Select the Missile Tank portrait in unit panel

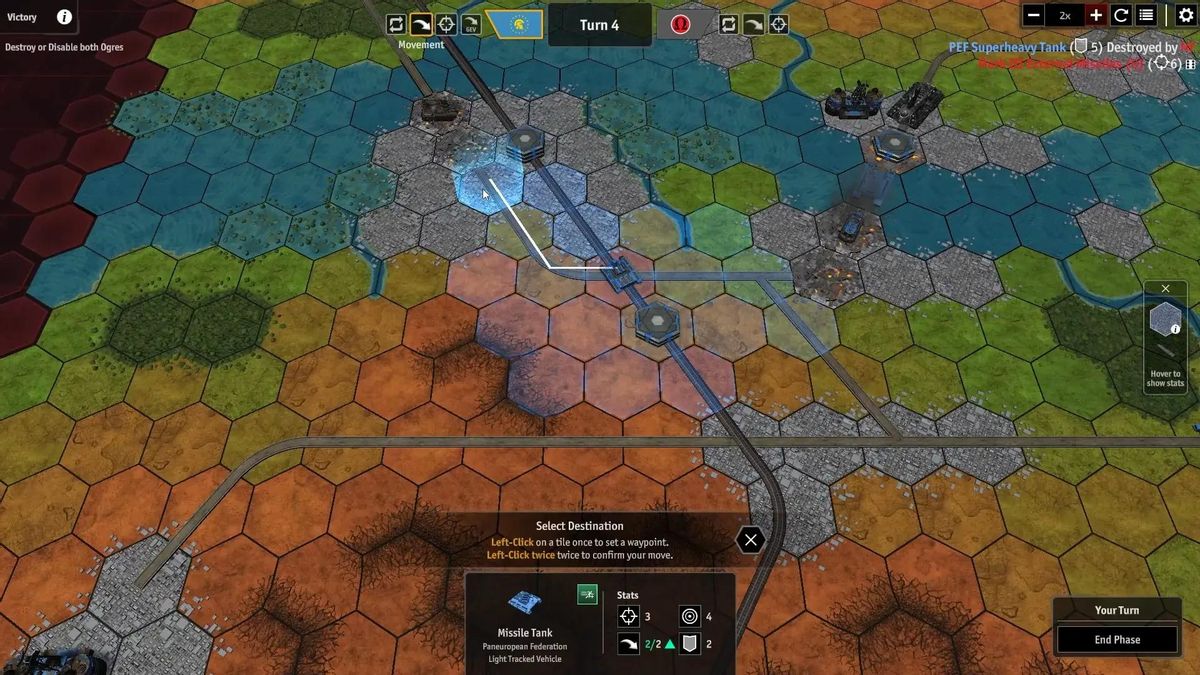click(x=525, y=602)
